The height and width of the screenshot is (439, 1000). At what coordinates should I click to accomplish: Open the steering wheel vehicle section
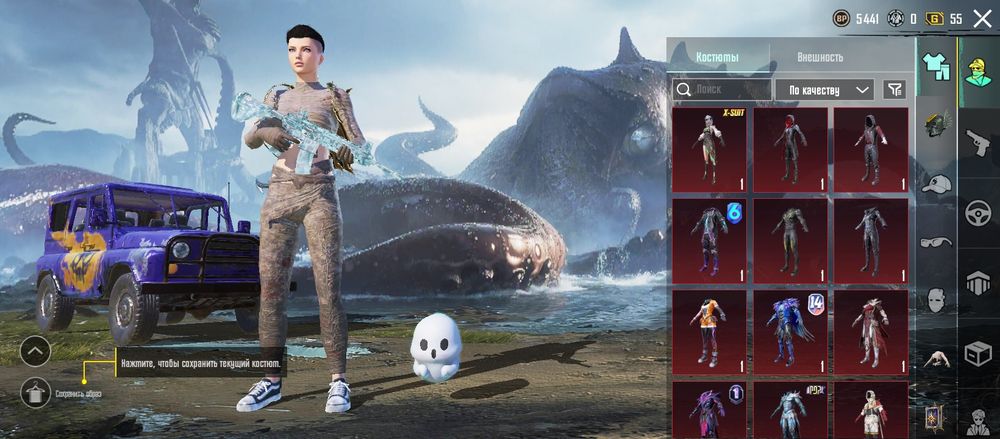pyautogui.click(x=978, y=212)
